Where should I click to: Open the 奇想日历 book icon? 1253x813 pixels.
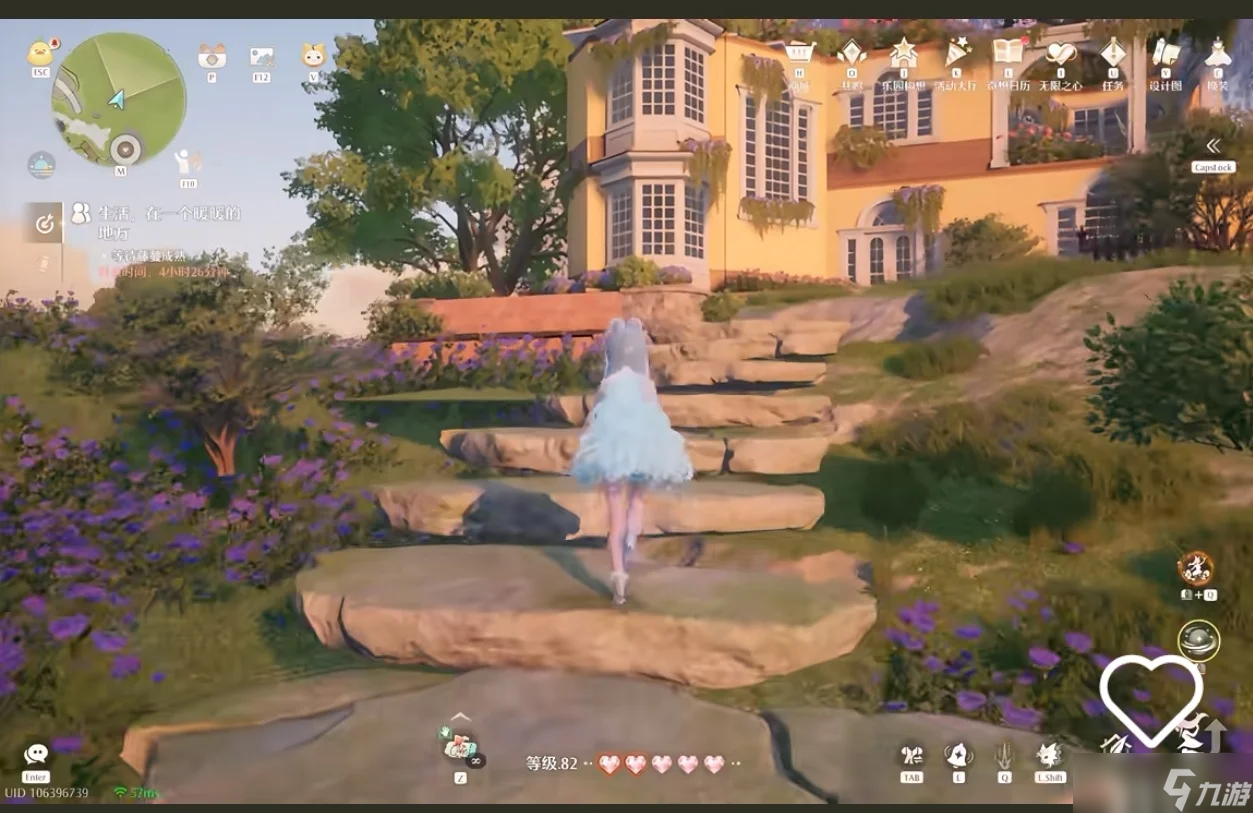(1006, 52)
